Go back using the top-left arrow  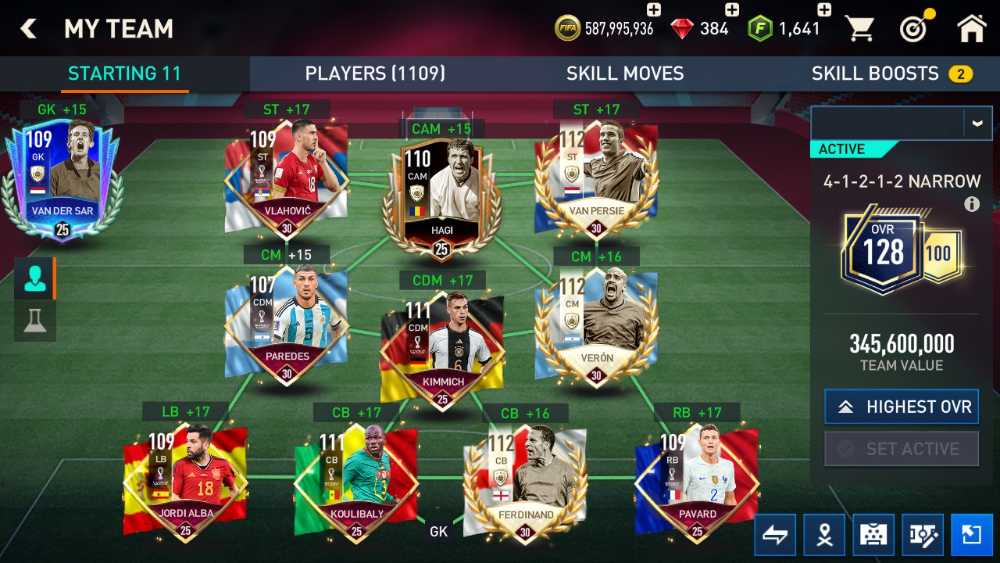point(28,29)
